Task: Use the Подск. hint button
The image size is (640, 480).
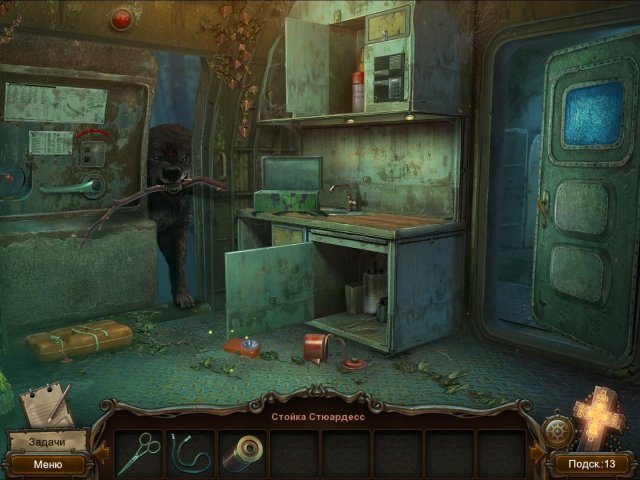Action: 594,464
